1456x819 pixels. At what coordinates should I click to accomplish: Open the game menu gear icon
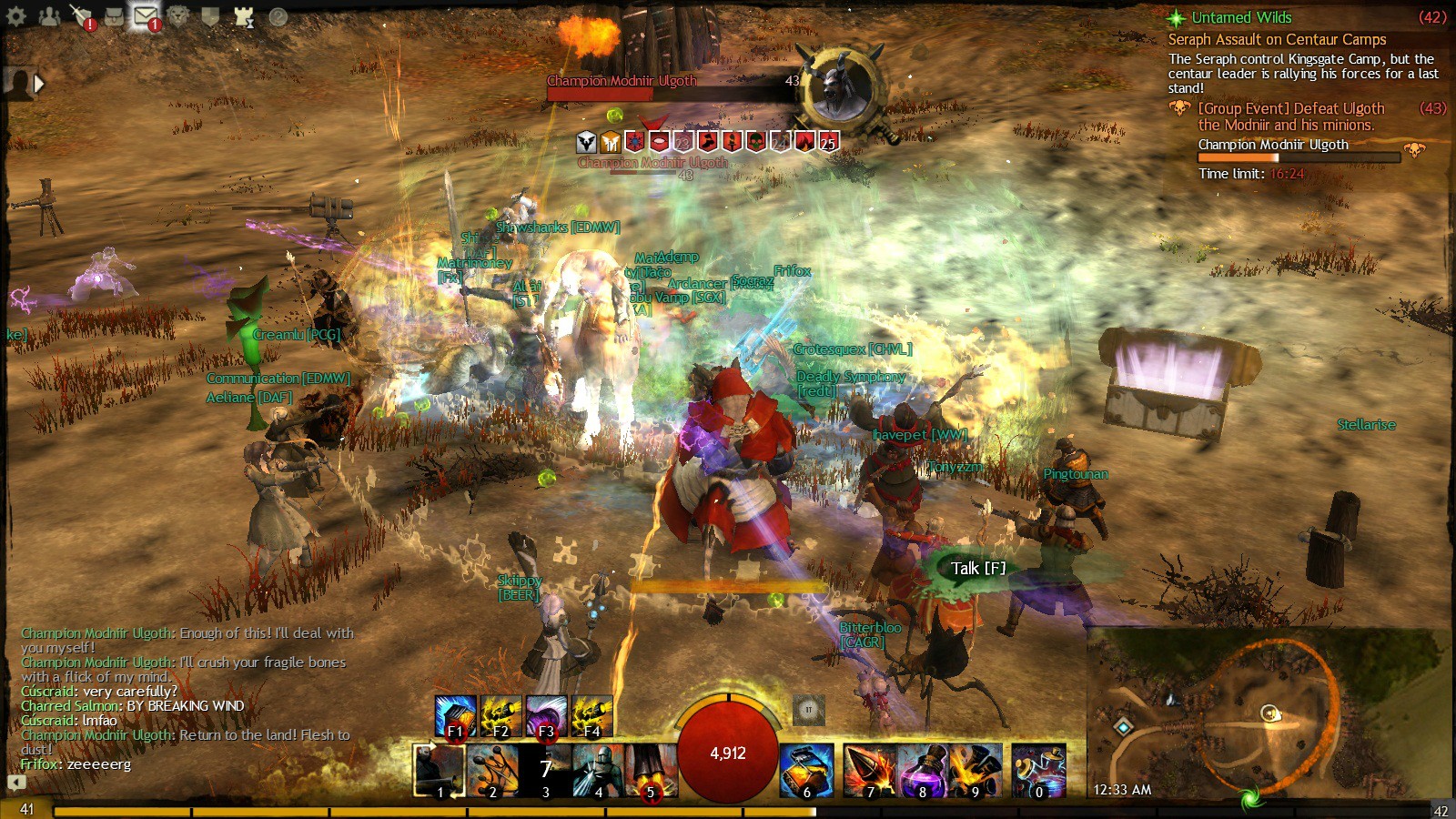(x=16, y=16)
